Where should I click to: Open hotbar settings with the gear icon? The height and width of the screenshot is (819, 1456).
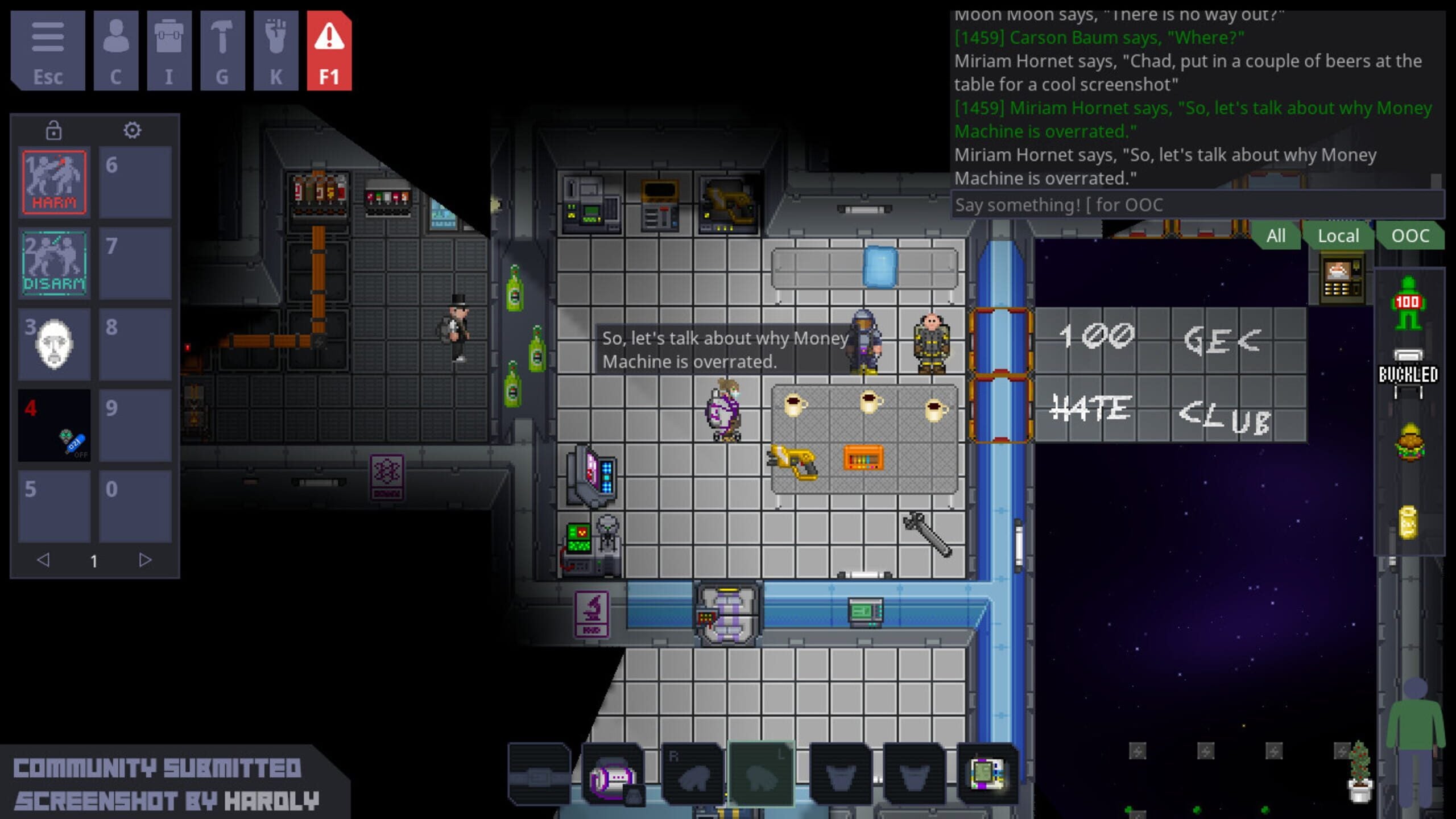coord(133,130)
